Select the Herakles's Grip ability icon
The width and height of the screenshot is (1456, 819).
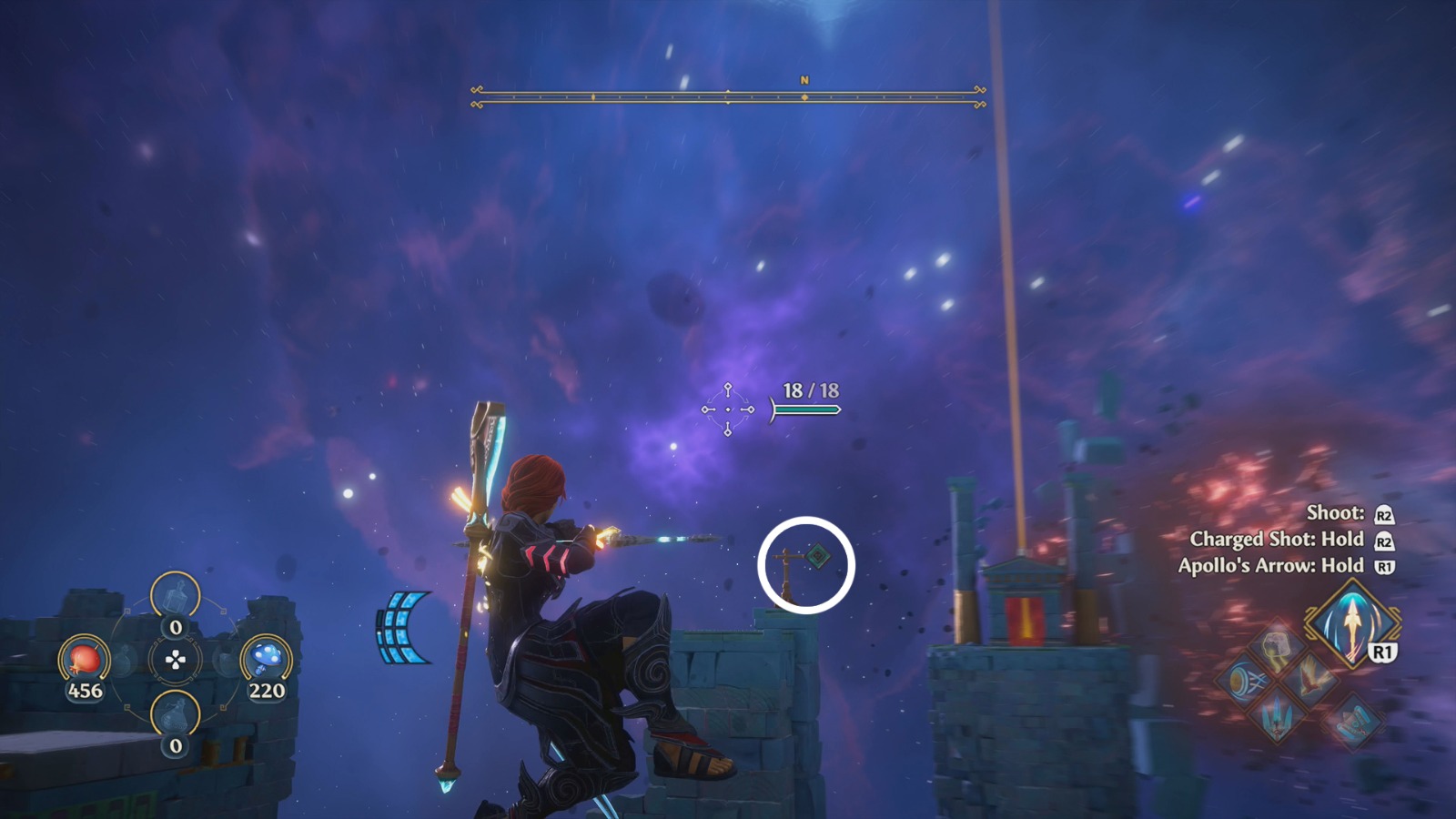1276,647
